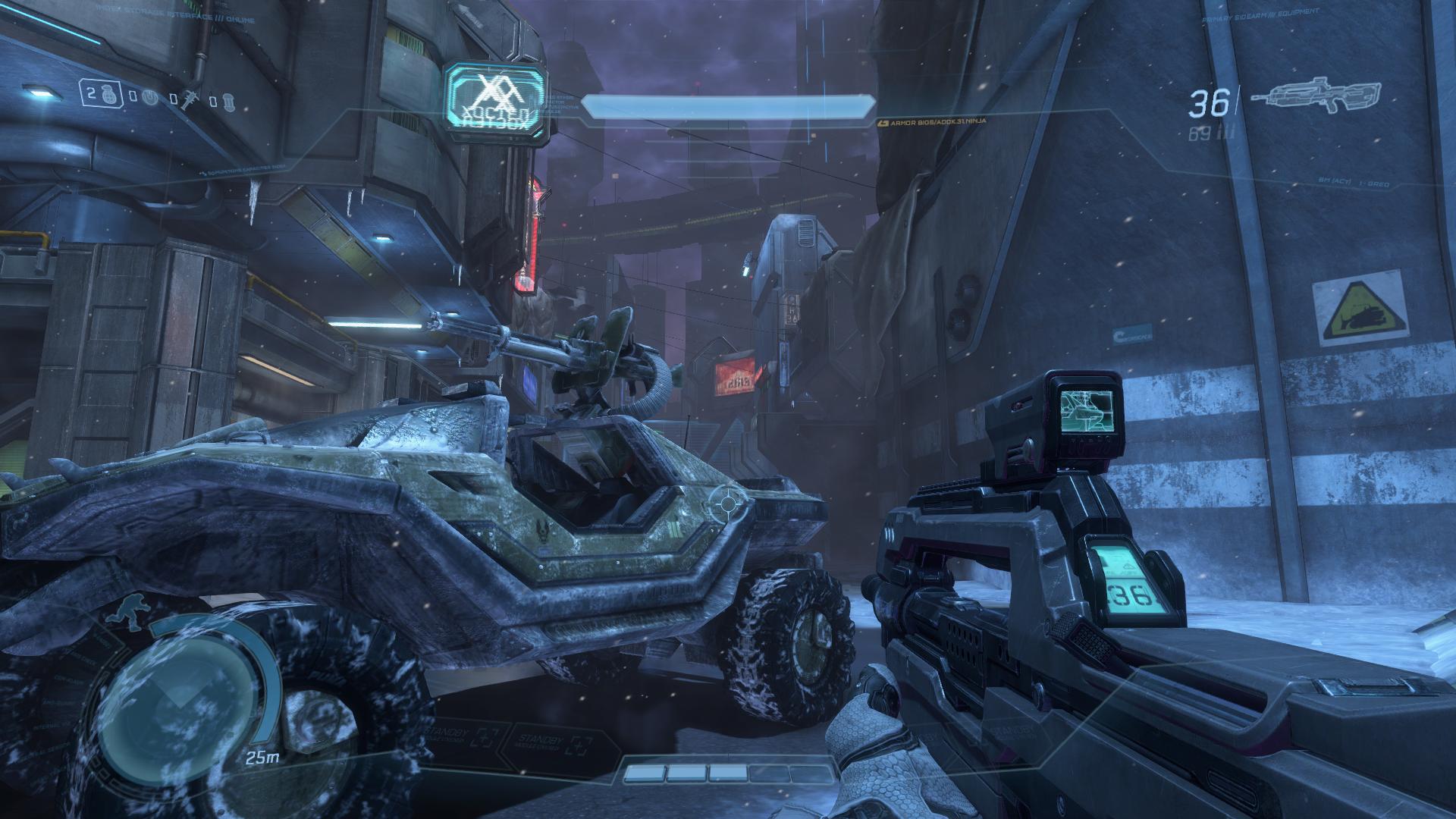Click the power-up equipment icon near grenades

click(150, 96)
